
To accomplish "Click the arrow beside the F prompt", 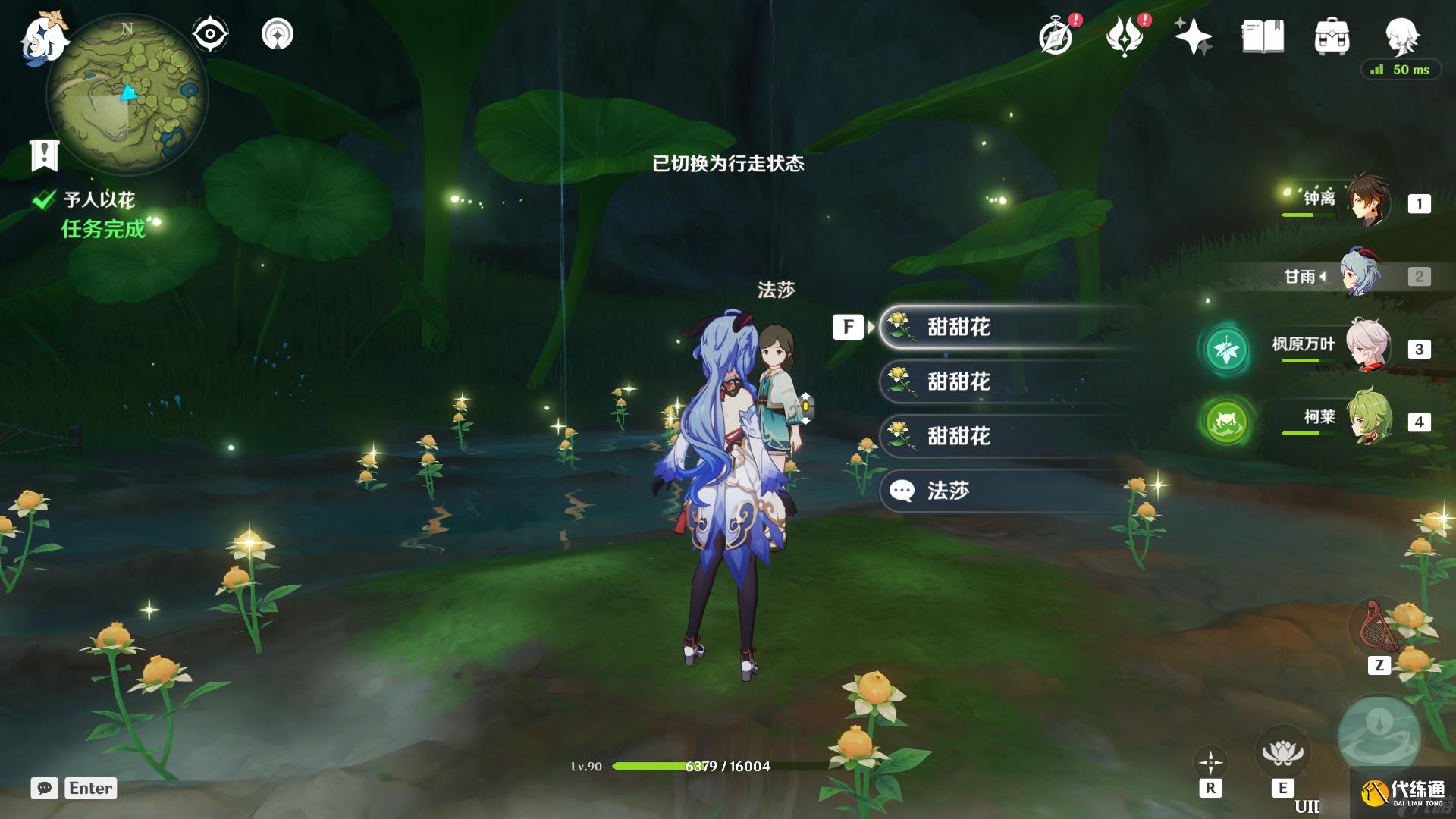I will pyautogui.click(x=869, y=328).
